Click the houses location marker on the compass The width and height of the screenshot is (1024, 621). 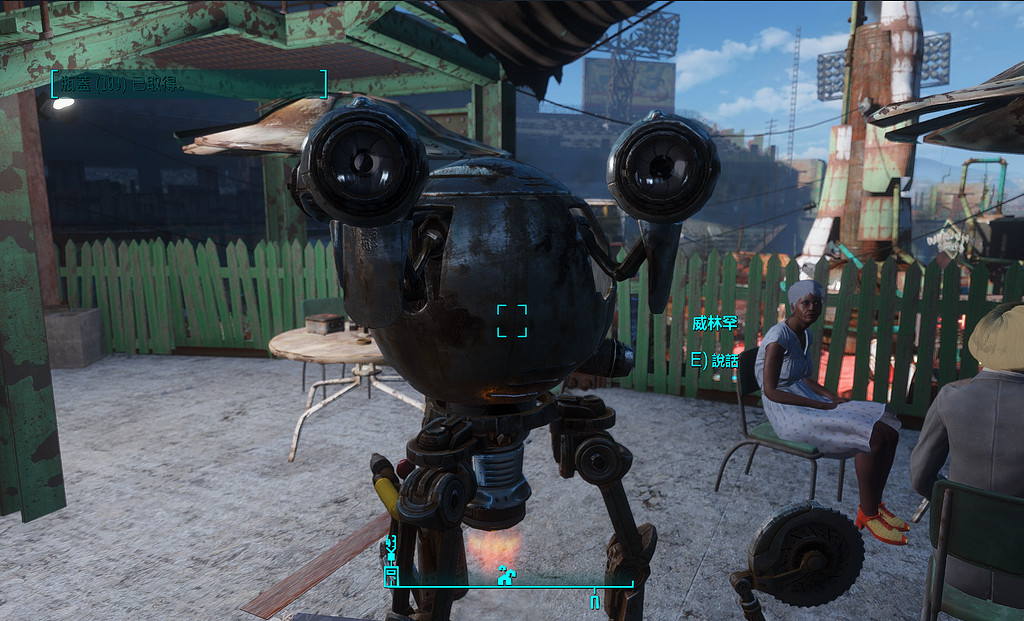pyautogui.click(x=507, y=575)
